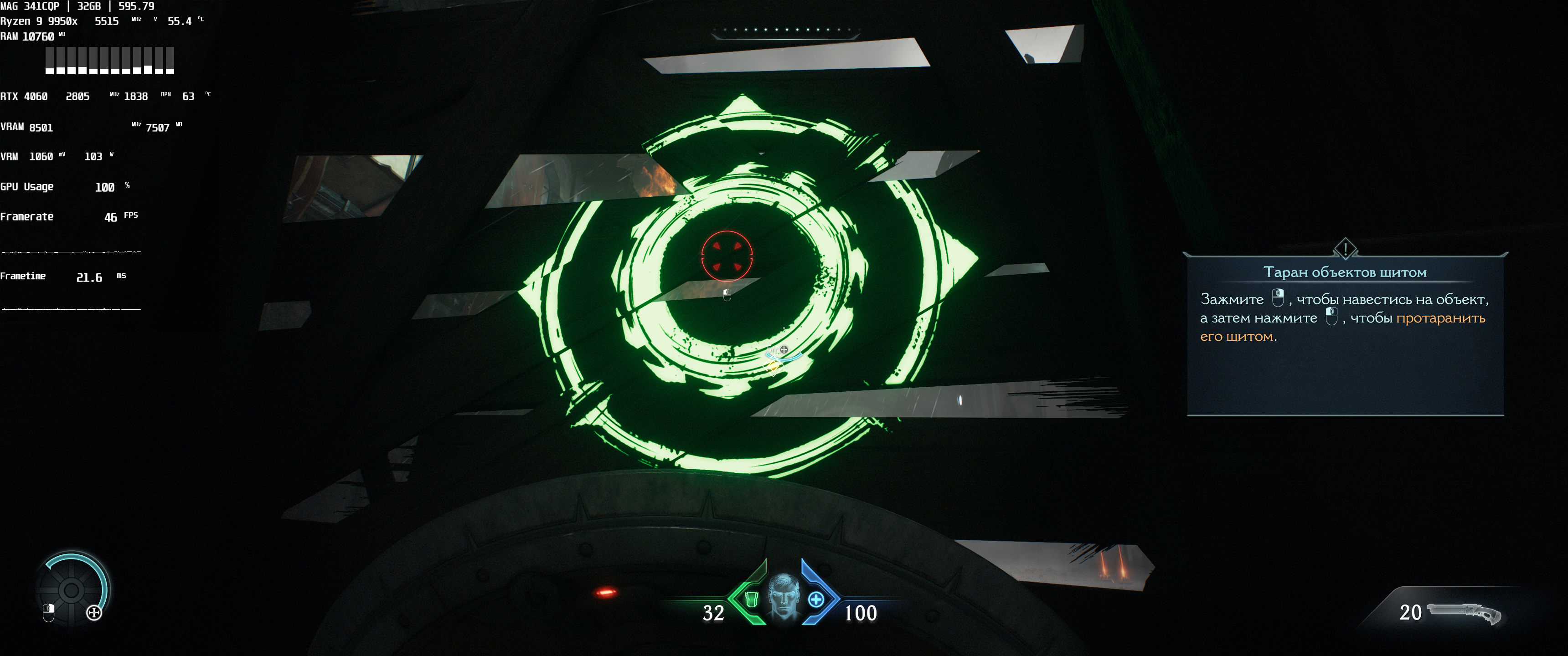
Task: Select the shotgun weapon icon
Action: pyautogui.click(x=1463, y=613)
